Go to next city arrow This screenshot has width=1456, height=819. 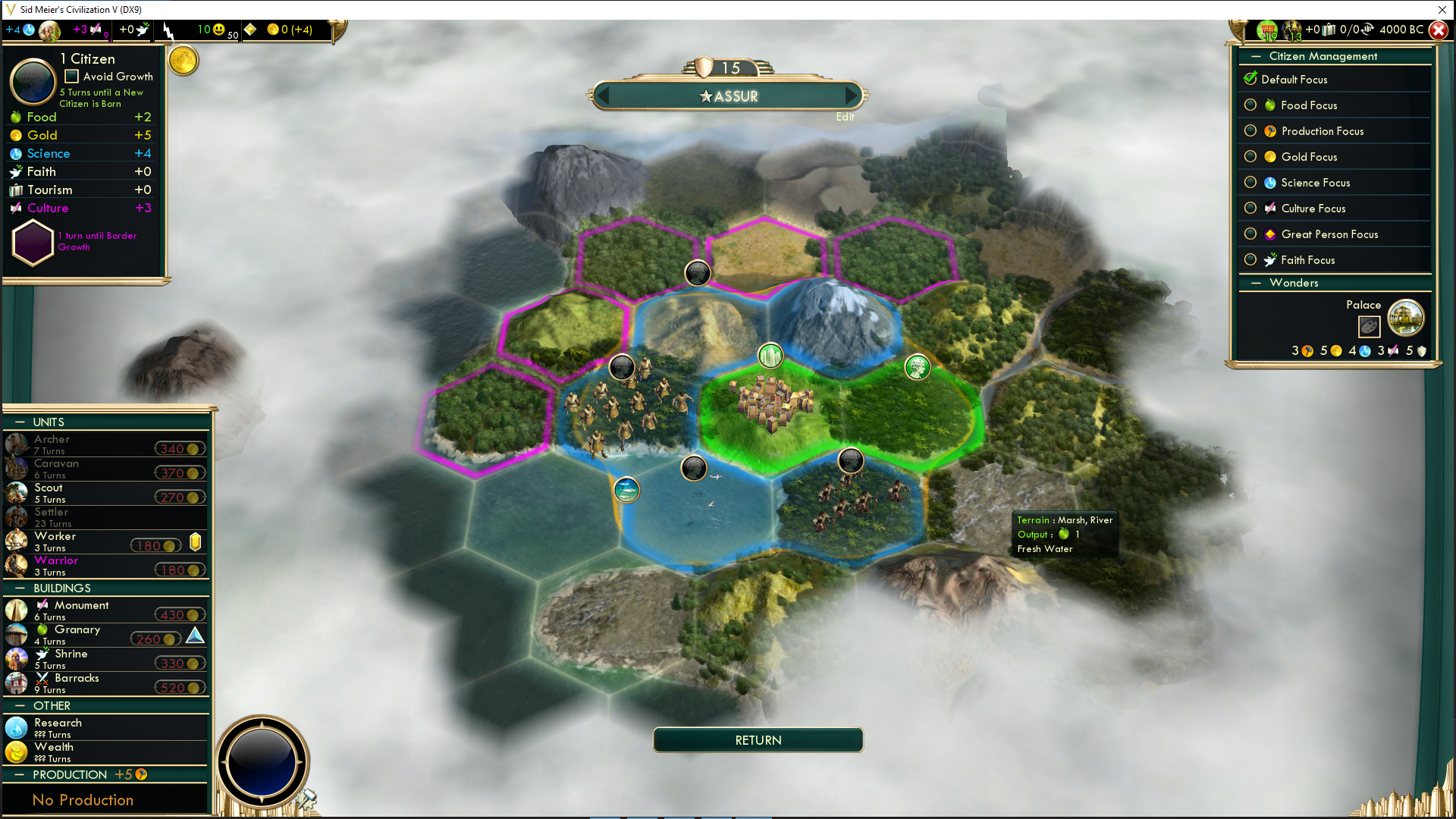pos(852,96)
